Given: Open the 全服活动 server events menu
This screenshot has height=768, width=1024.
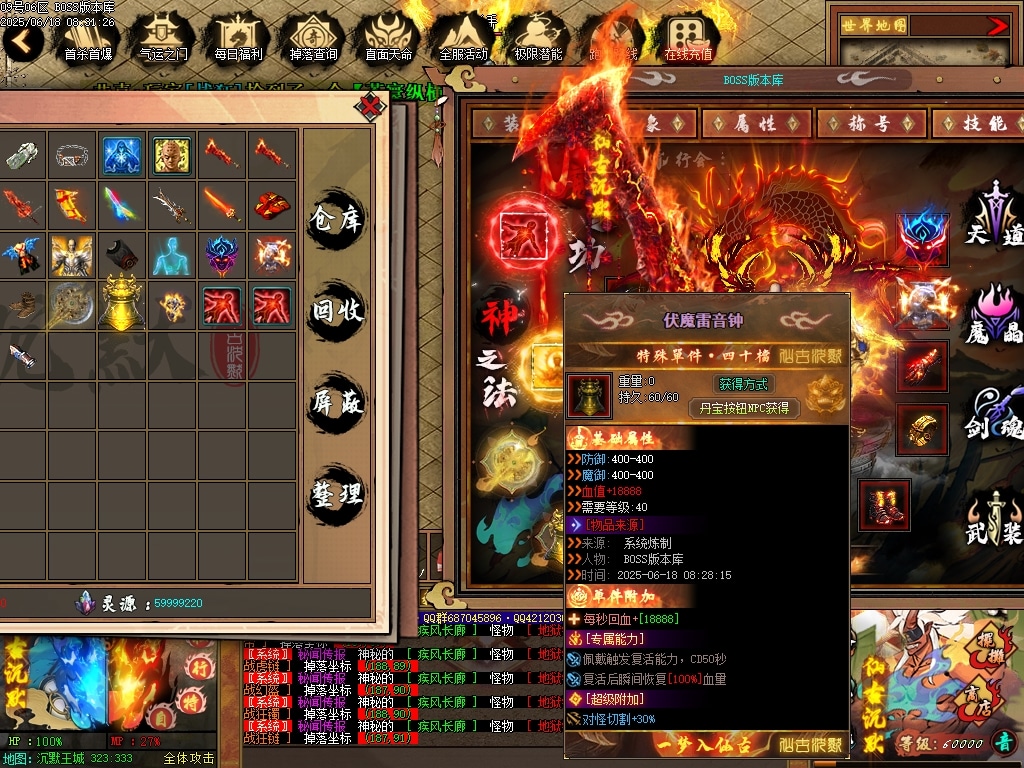Looking at the screenshot, I should tap(463, 38).
